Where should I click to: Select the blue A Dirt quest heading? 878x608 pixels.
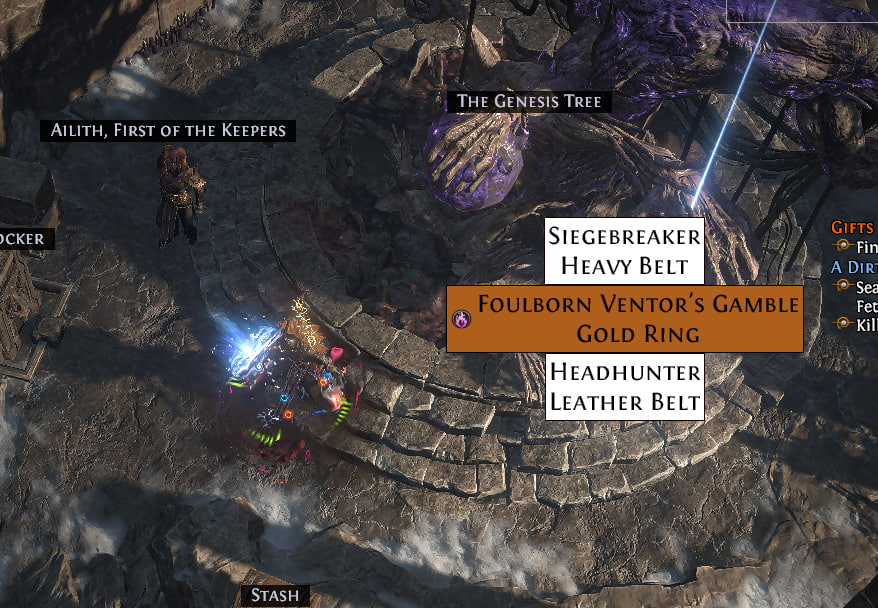[854, 267]
